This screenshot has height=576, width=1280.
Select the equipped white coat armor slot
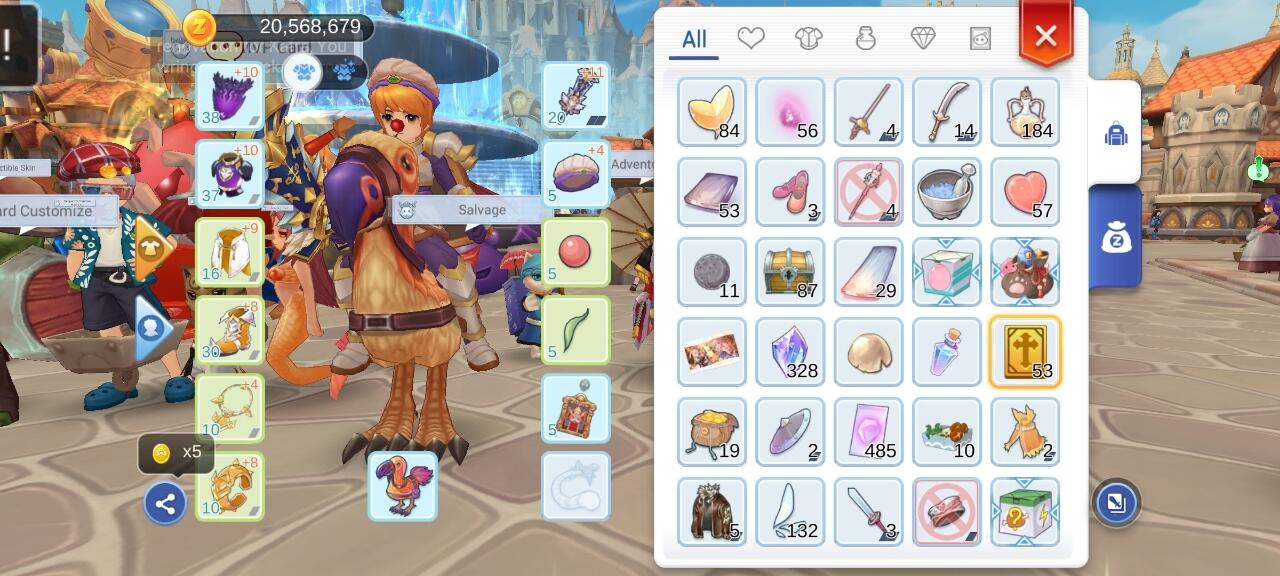tap(230, 252)
